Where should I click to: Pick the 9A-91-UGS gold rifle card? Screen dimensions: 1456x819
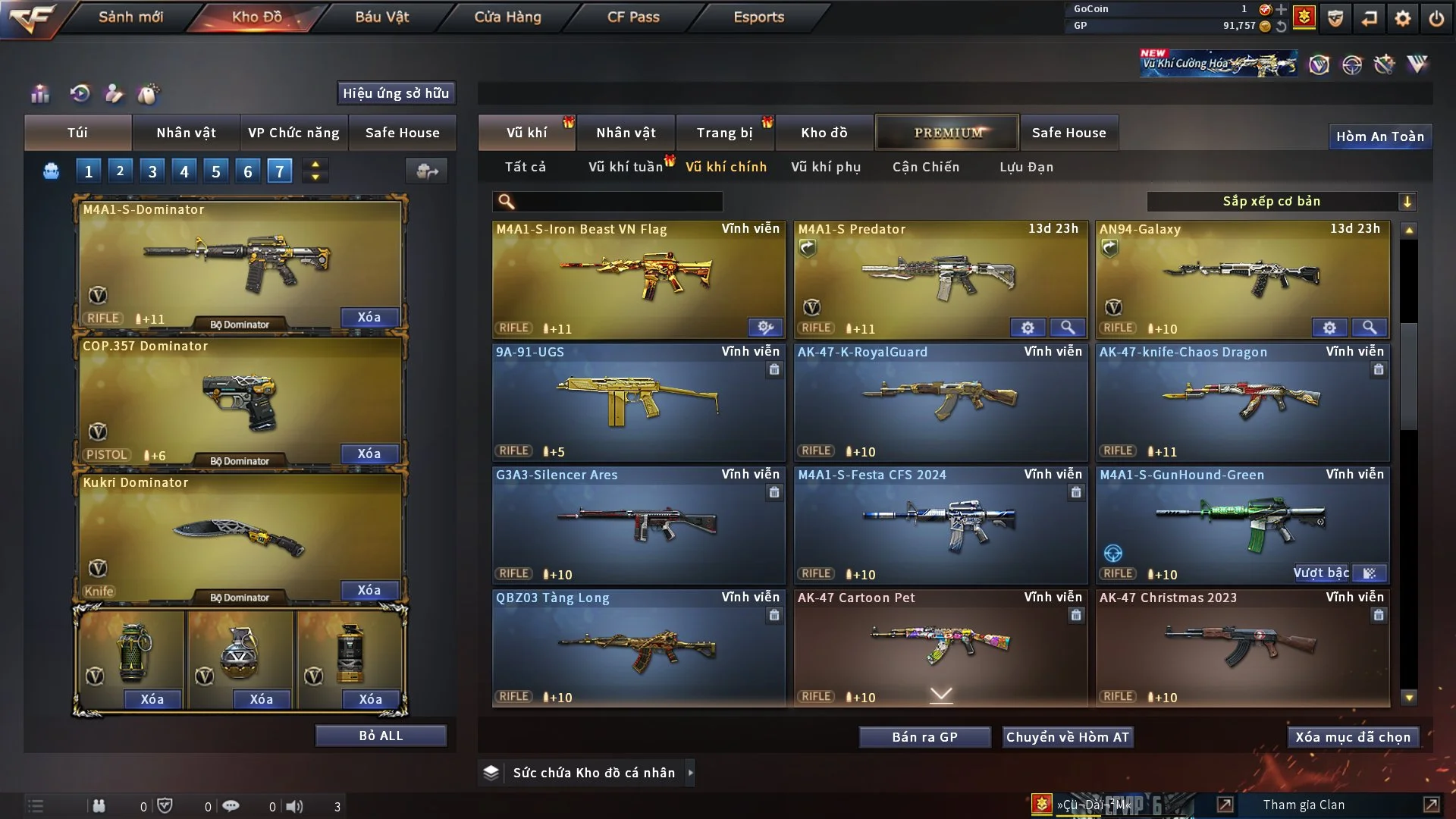click(x=639, y=402)
